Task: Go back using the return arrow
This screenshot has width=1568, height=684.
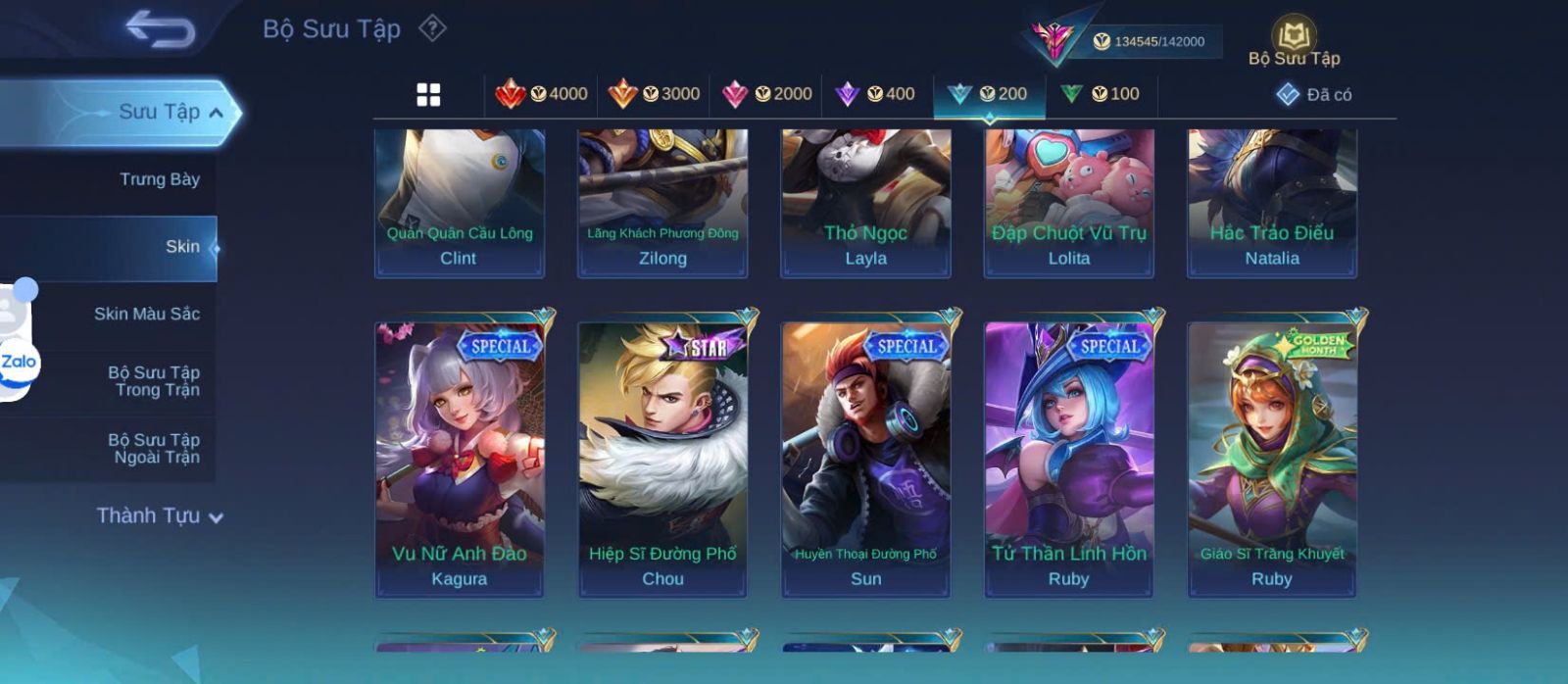Action: coord(161,29)
